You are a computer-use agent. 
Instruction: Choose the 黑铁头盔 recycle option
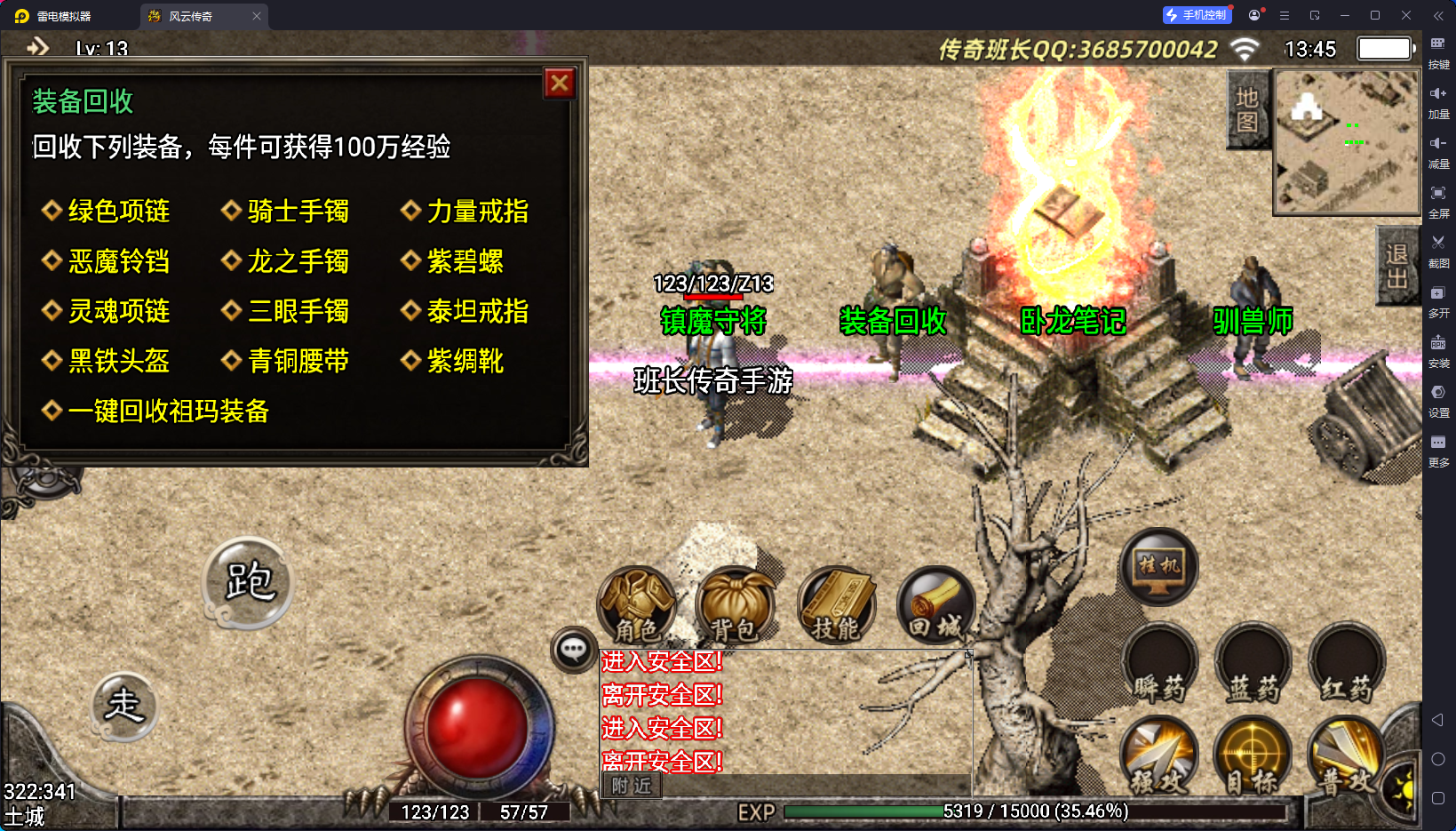tap(118, 361)
